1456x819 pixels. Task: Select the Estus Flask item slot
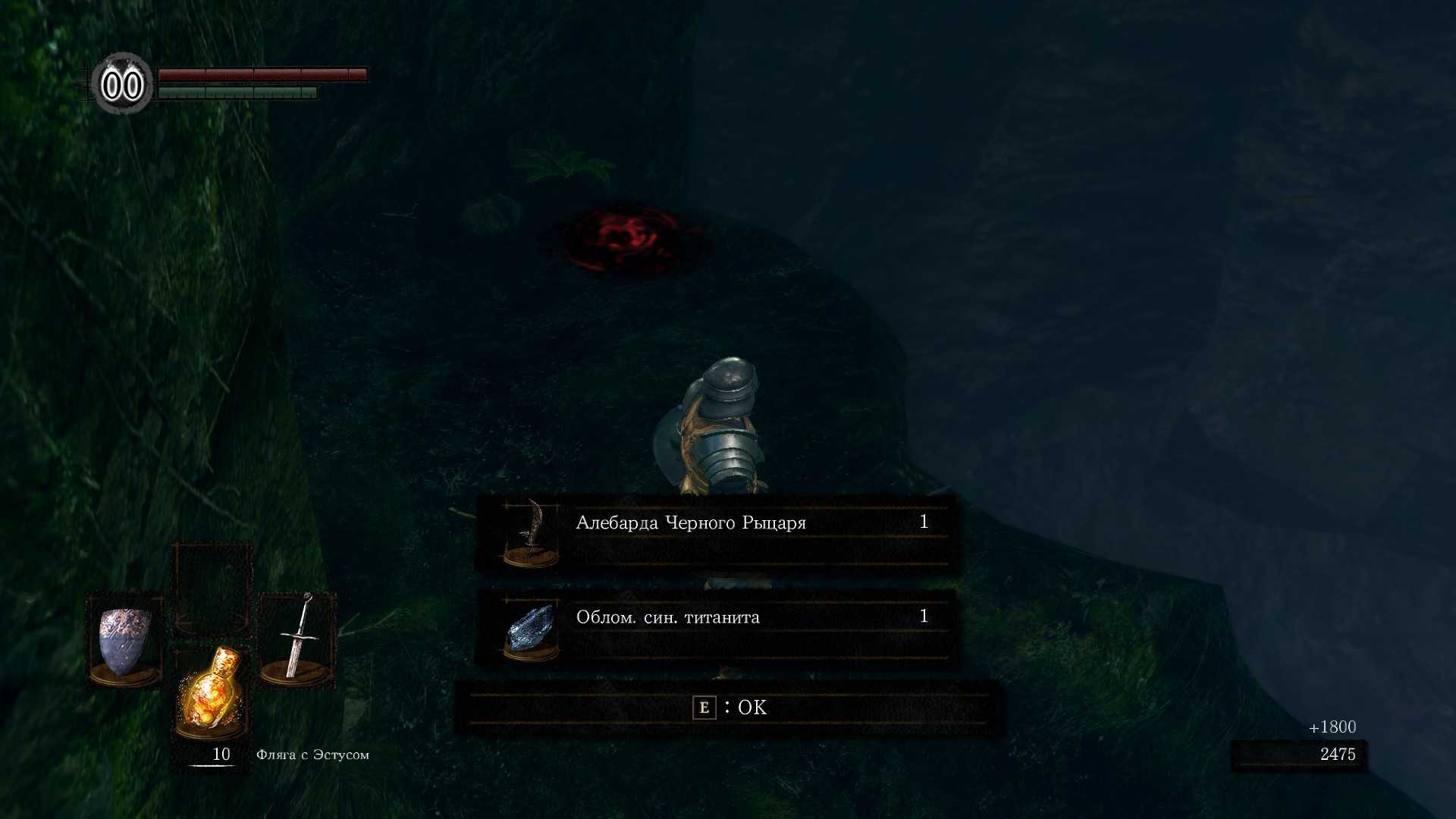[211, 692]
